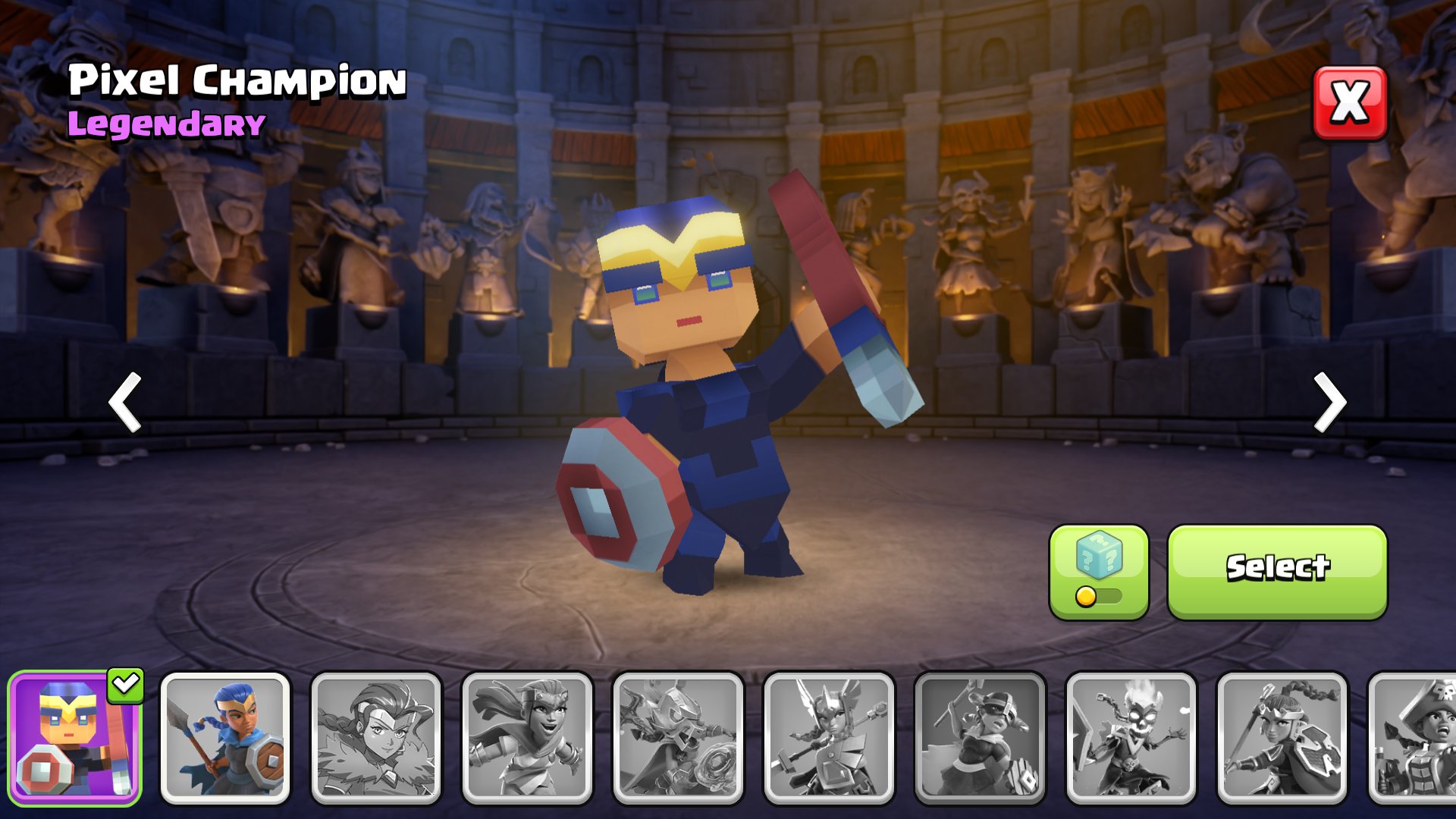Close the skin selection screen
This screenshot has width=1456, height=819.
(1350, 103)
